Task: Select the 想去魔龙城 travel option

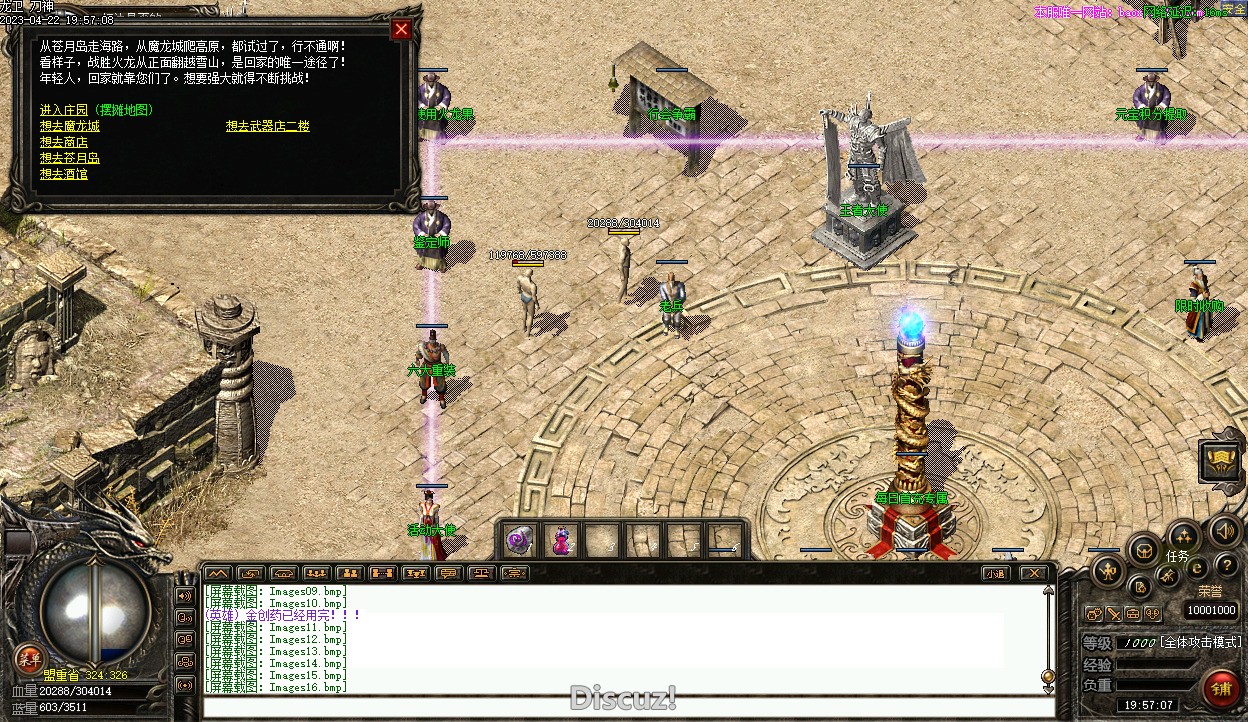Action: pyautogui.click(x=70, y=126)
